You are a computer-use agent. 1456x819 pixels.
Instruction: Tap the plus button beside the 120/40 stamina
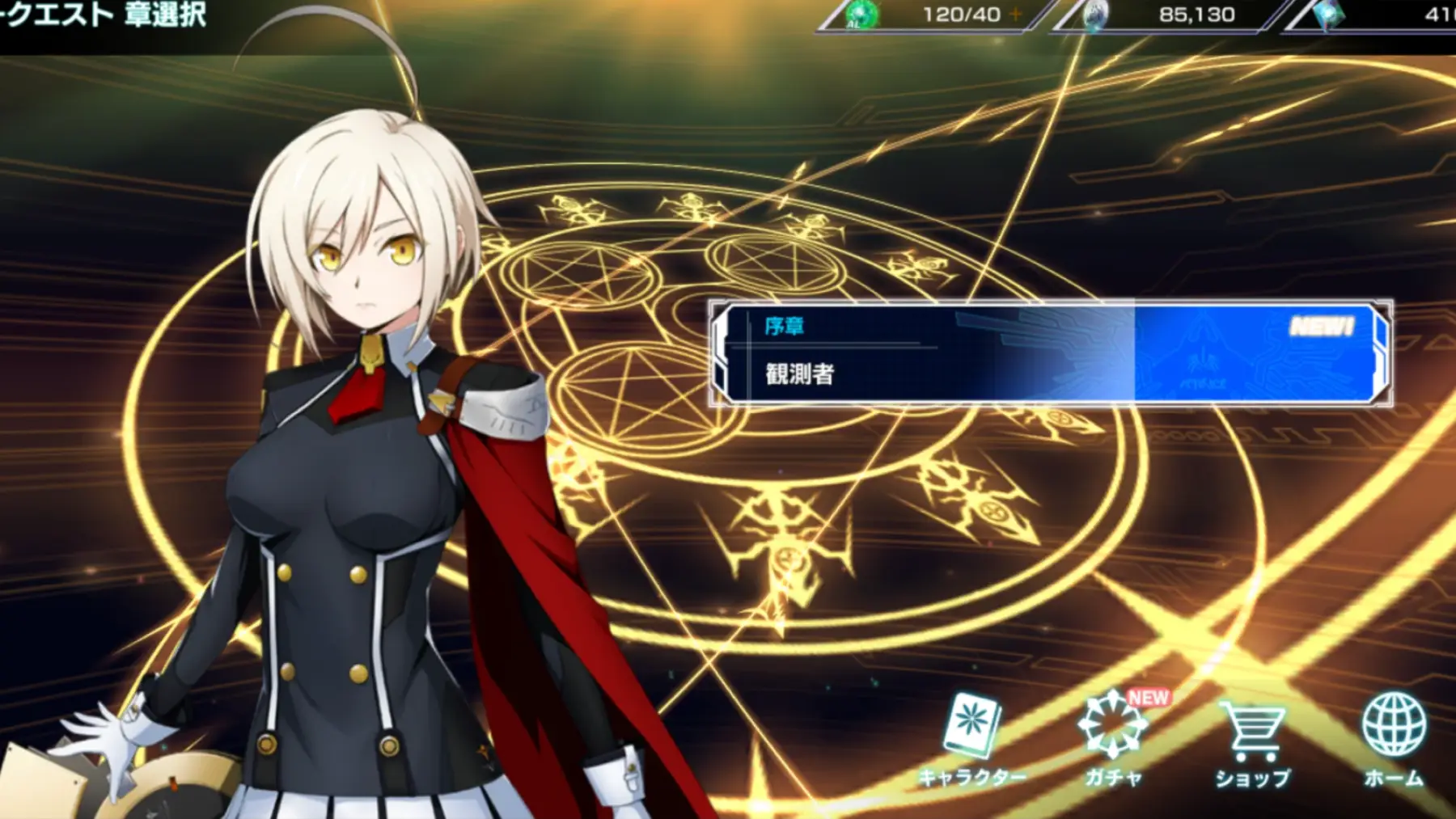[1016, 15]
